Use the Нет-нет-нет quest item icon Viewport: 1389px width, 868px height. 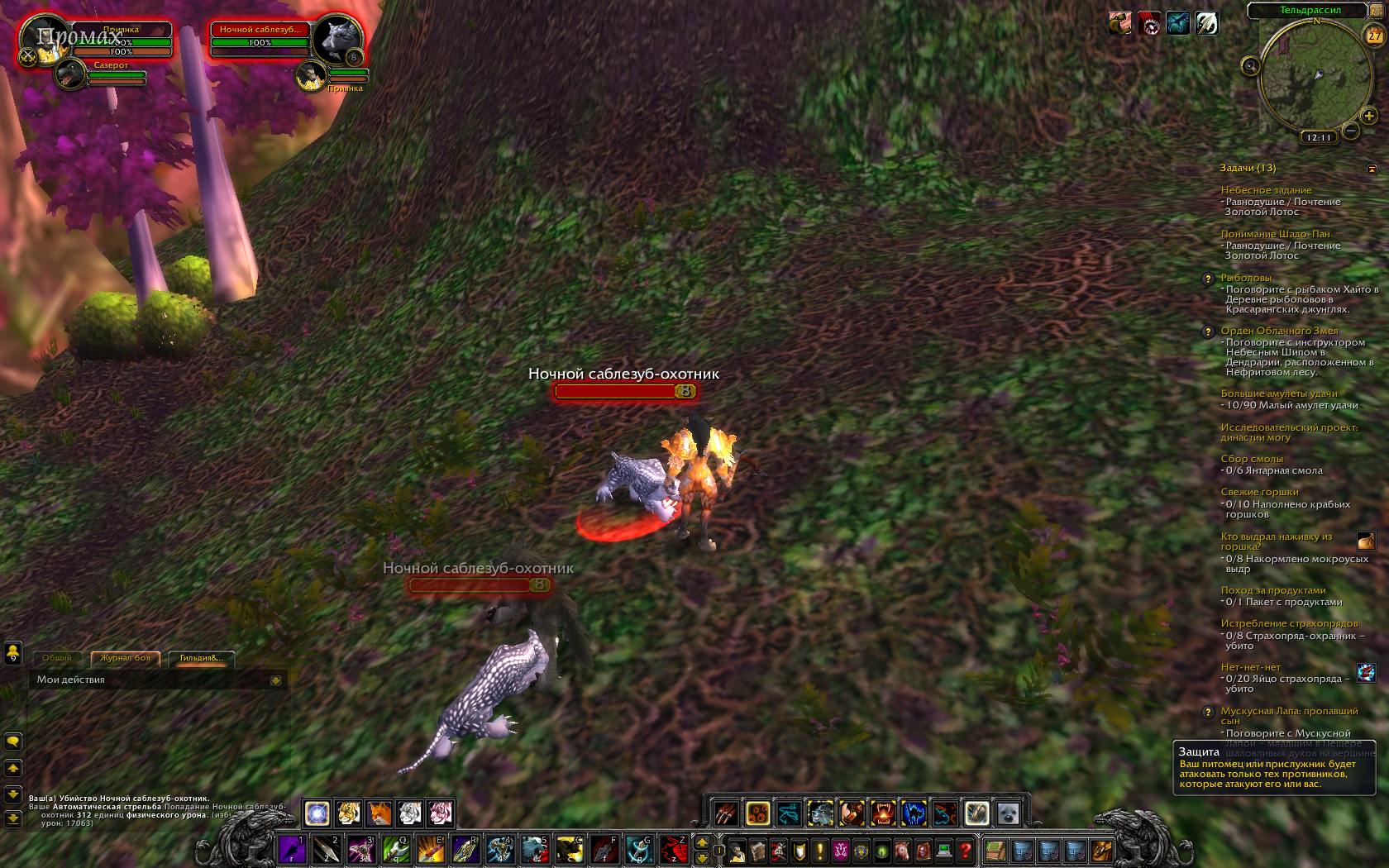1366,672
